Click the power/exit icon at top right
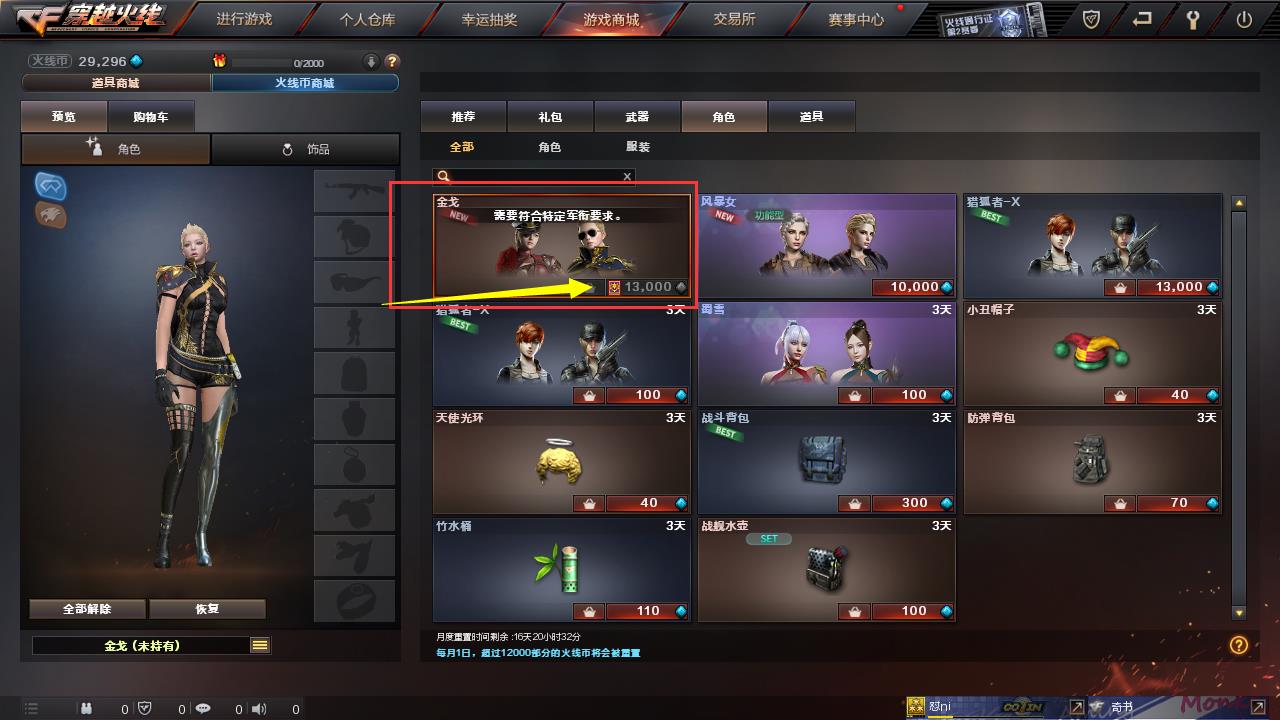 coord(1242,18)
